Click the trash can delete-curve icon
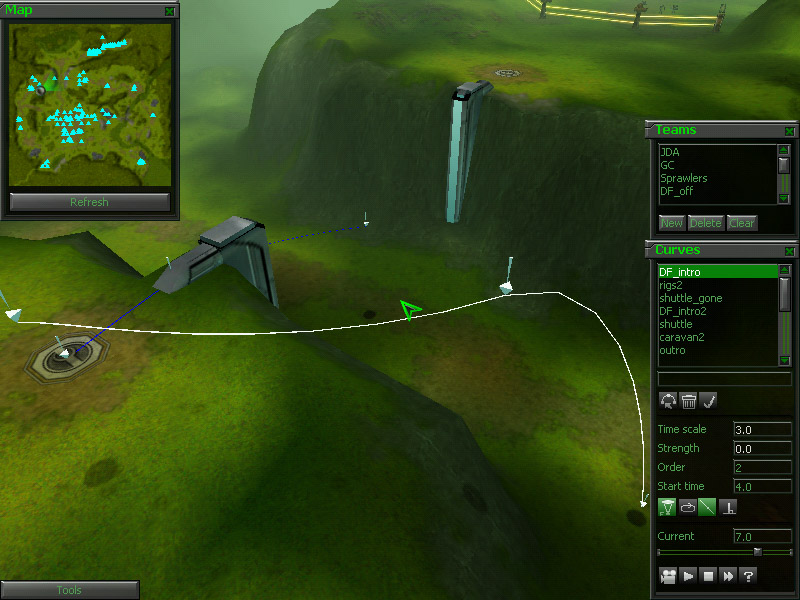This screenshot has width=800, height=600. pyautogui.click(x=689, y=401)
